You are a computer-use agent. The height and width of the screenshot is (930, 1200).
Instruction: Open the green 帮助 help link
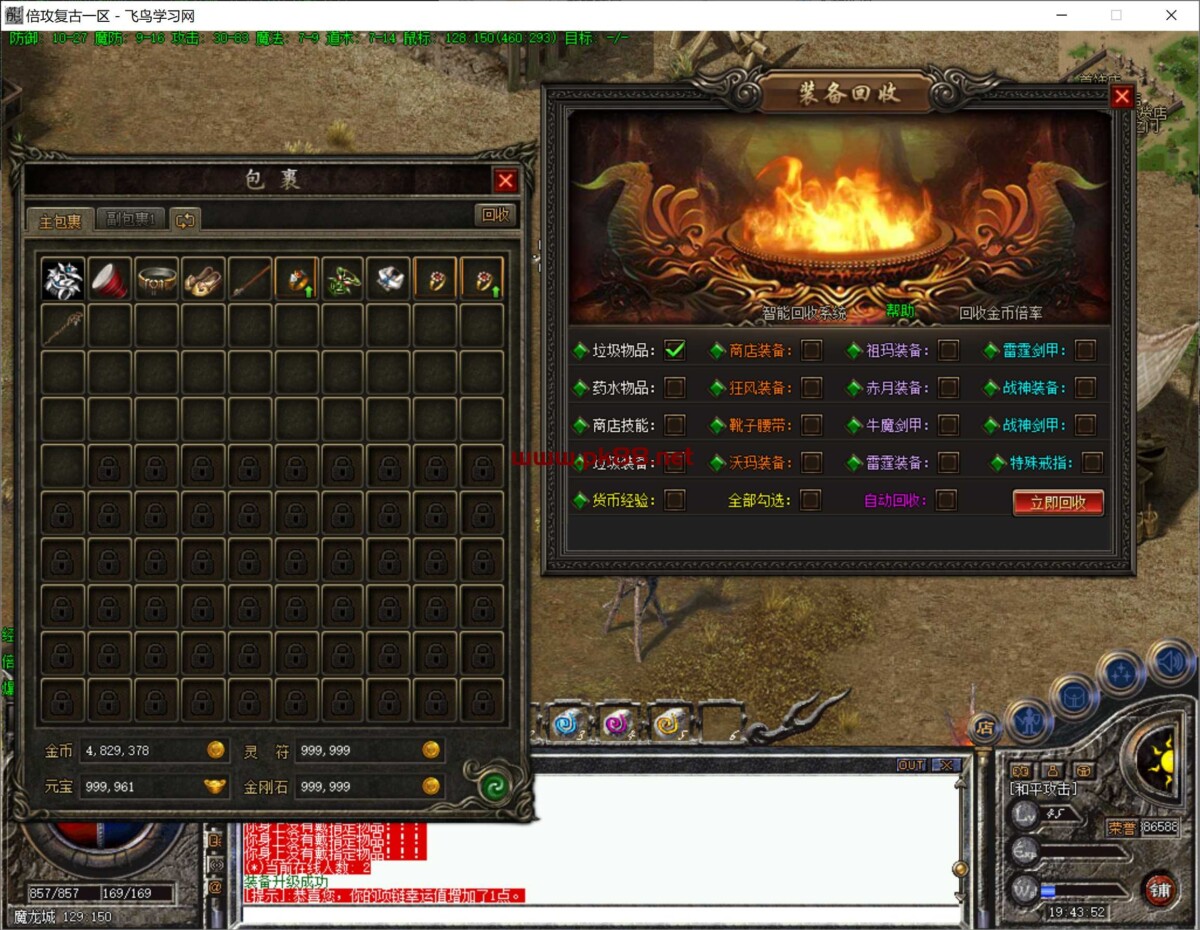pos(900,311)
